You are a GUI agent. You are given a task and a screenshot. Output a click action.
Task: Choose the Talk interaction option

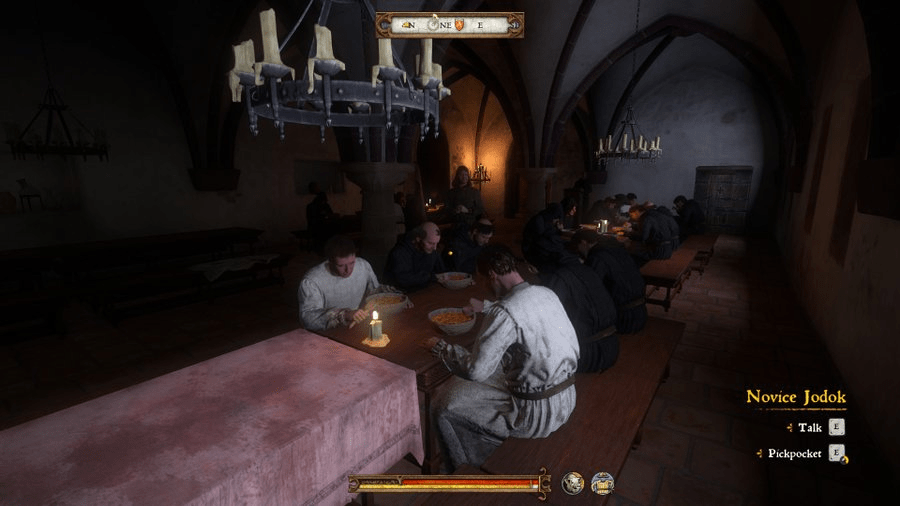pyautogui.click(x=809, y=427)
